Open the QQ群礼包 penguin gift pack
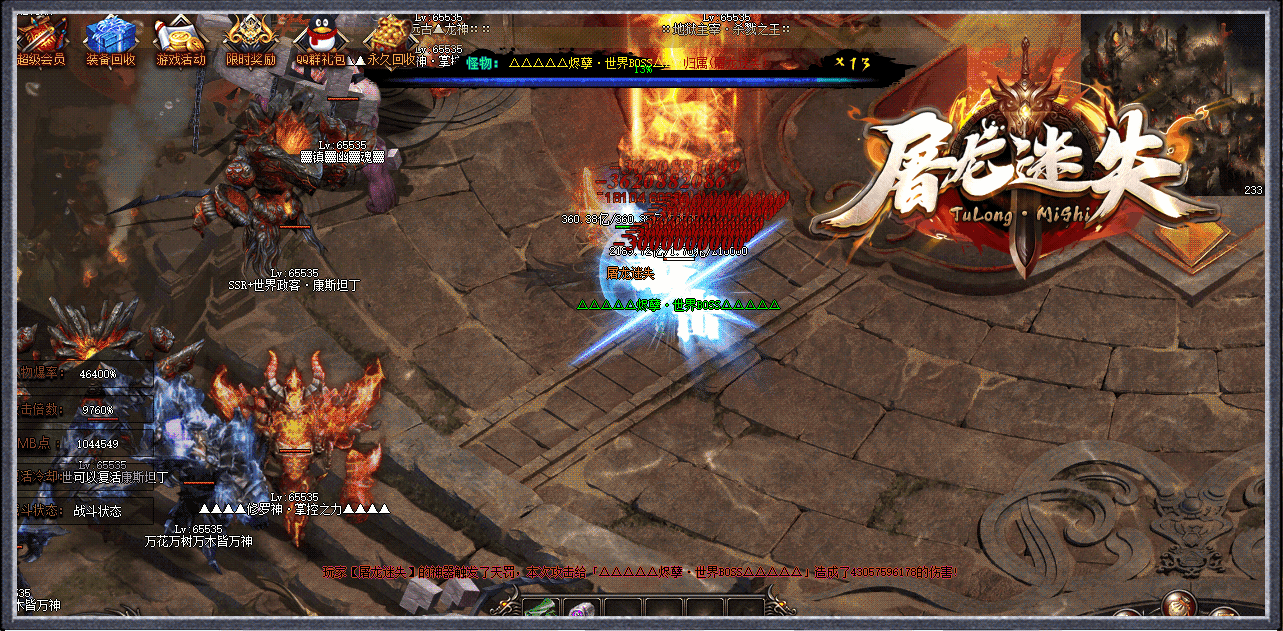Viewport: 1283px width, 631px height. click(319, 38)
